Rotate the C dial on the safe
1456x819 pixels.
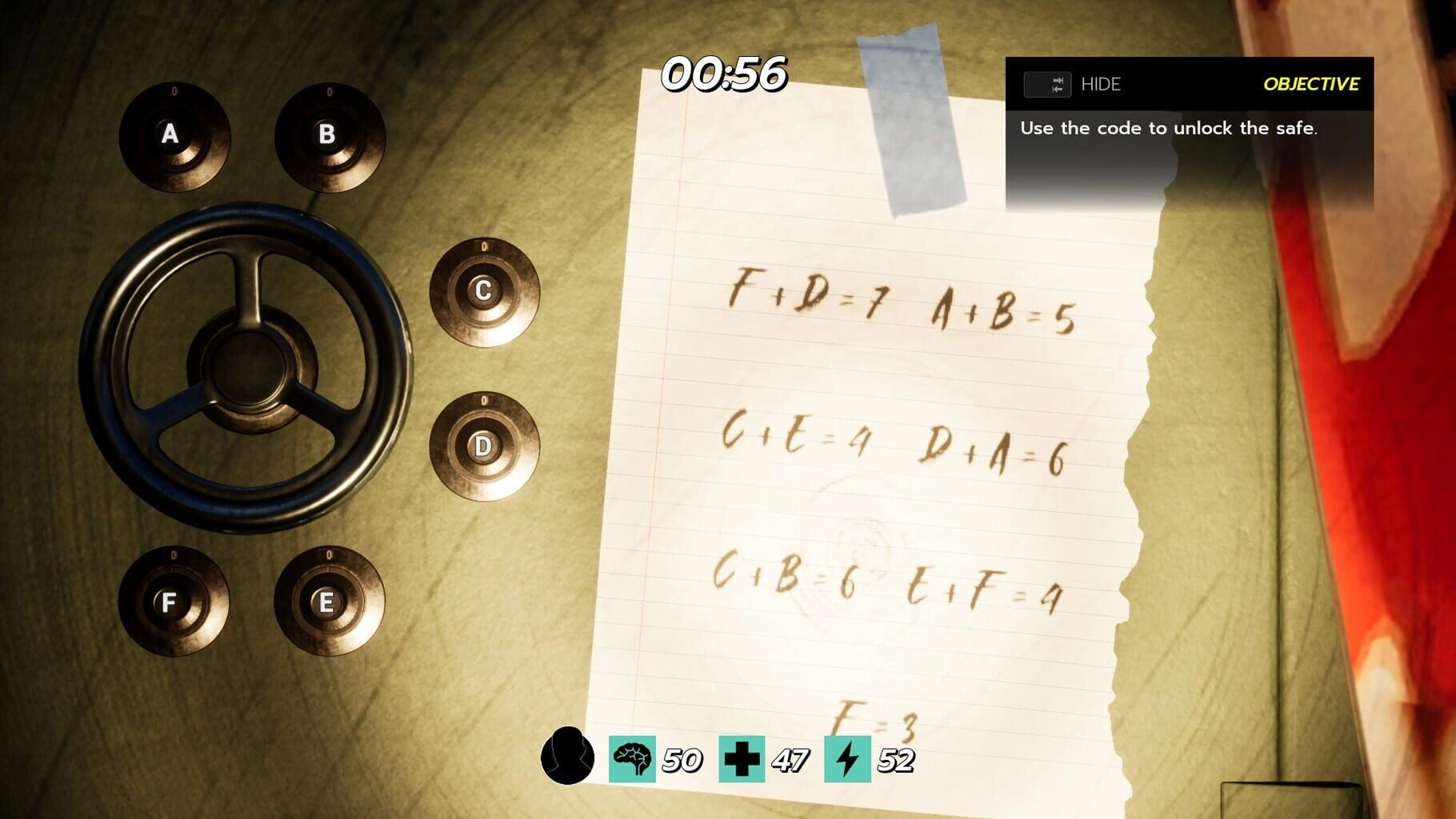tap(484, 291)
